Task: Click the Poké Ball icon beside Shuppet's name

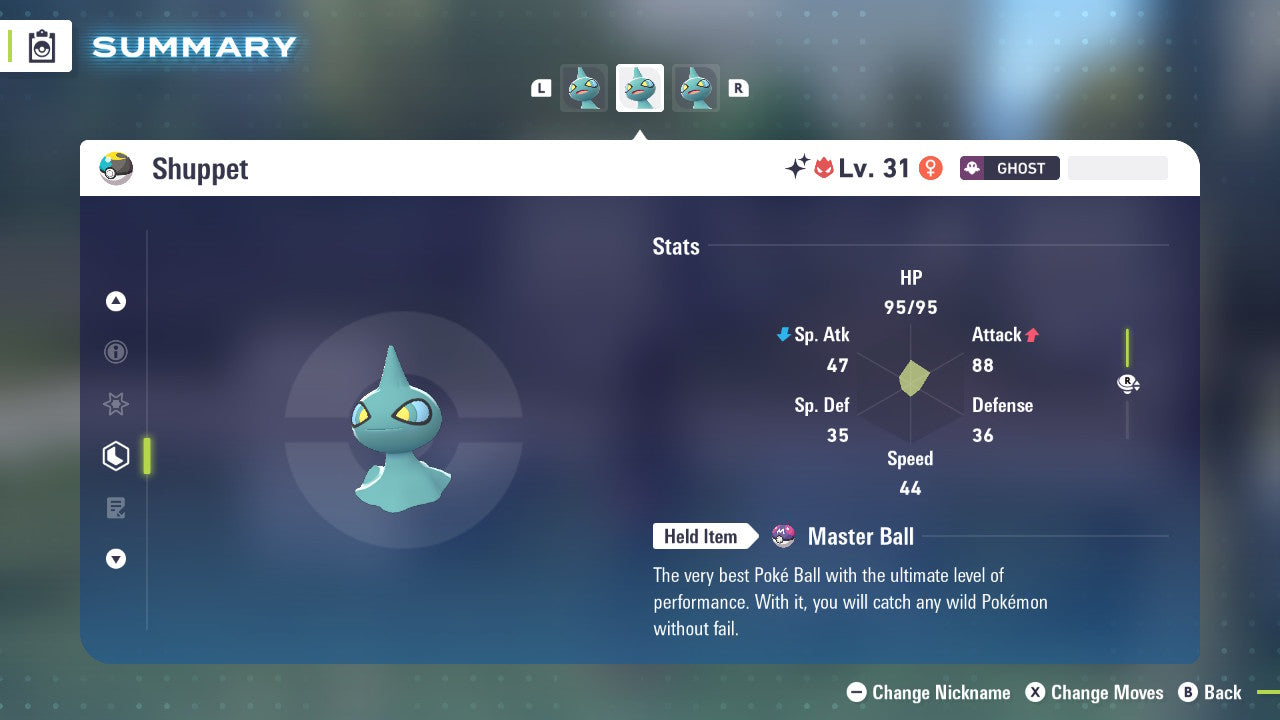Action: coord(116,168)
